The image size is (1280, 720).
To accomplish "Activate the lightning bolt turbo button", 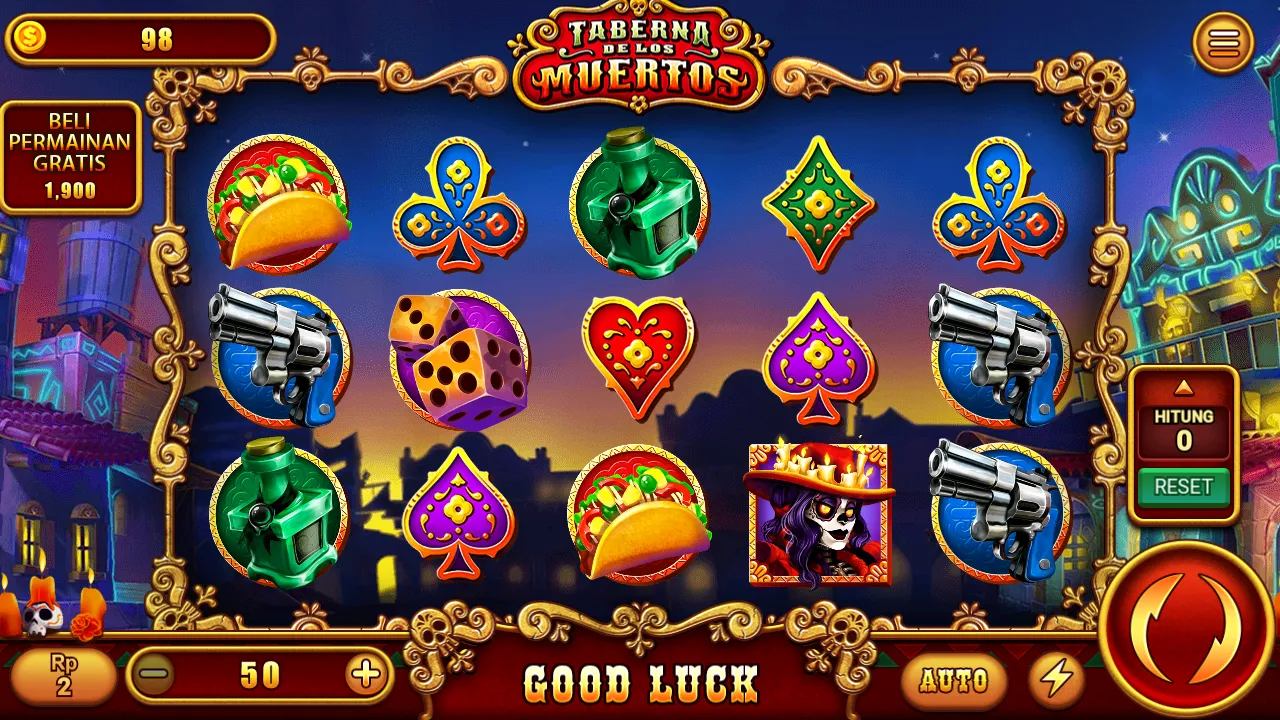I will tap(1056, 680).
